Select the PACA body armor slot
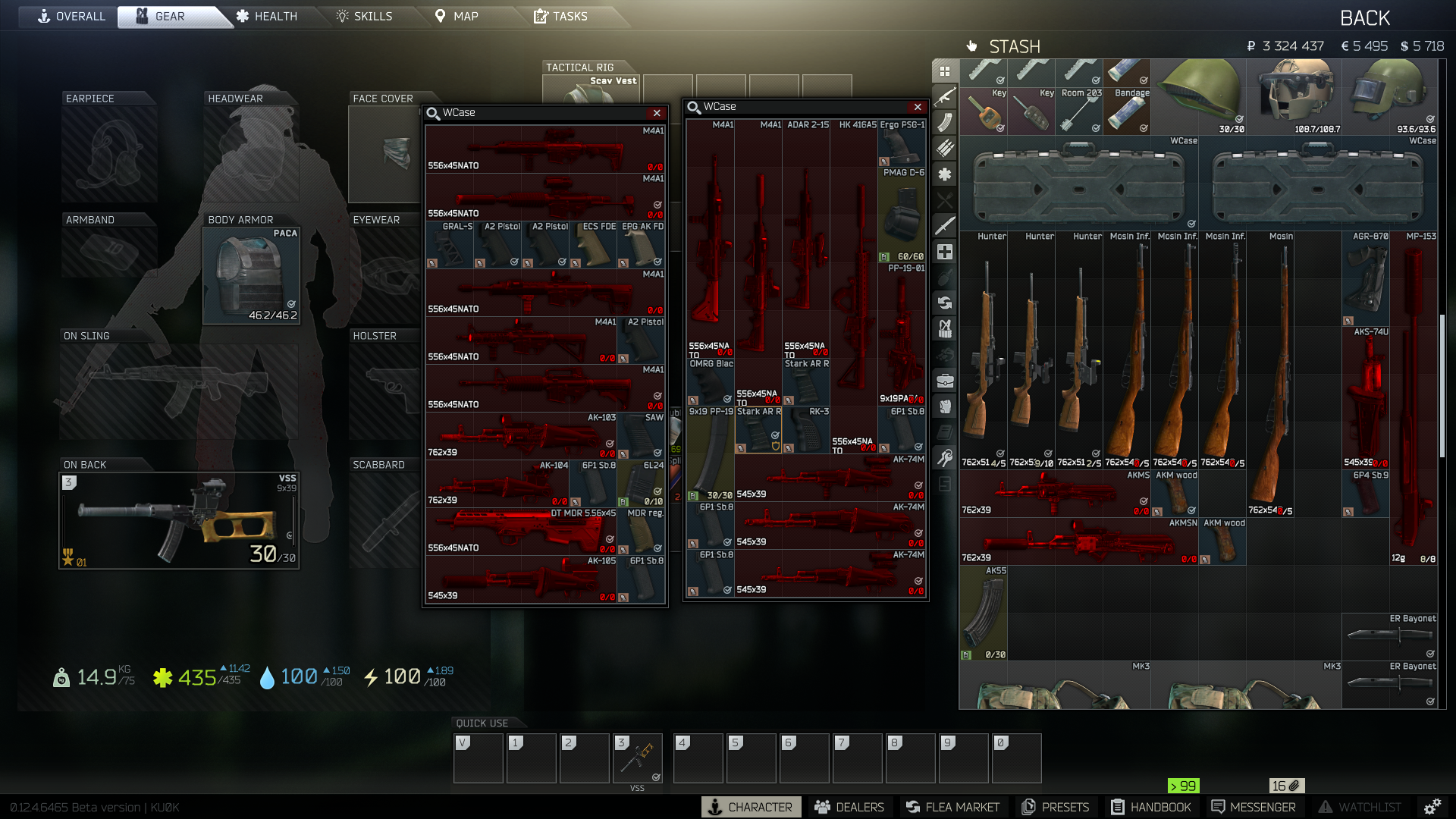Image resolution: width=1456 pixels, height=819 pixels. [x=251, y=275]
